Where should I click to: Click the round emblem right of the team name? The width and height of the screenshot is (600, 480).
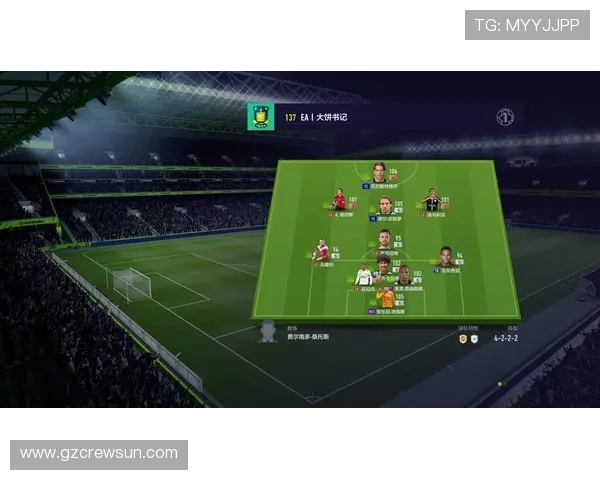(505, 117)
